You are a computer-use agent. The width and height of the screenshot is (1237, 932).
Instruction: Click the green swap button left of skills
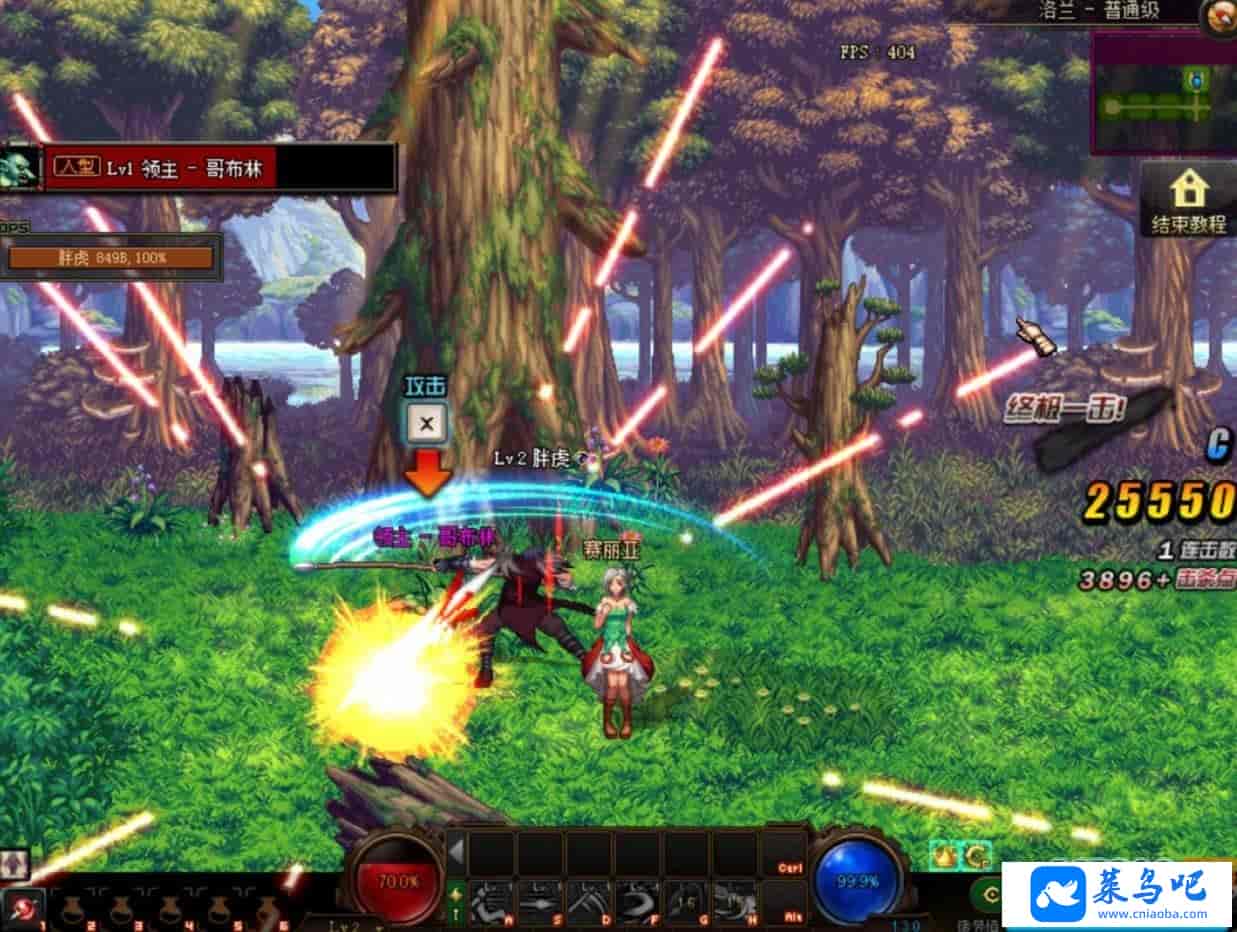tap(456, 902)
